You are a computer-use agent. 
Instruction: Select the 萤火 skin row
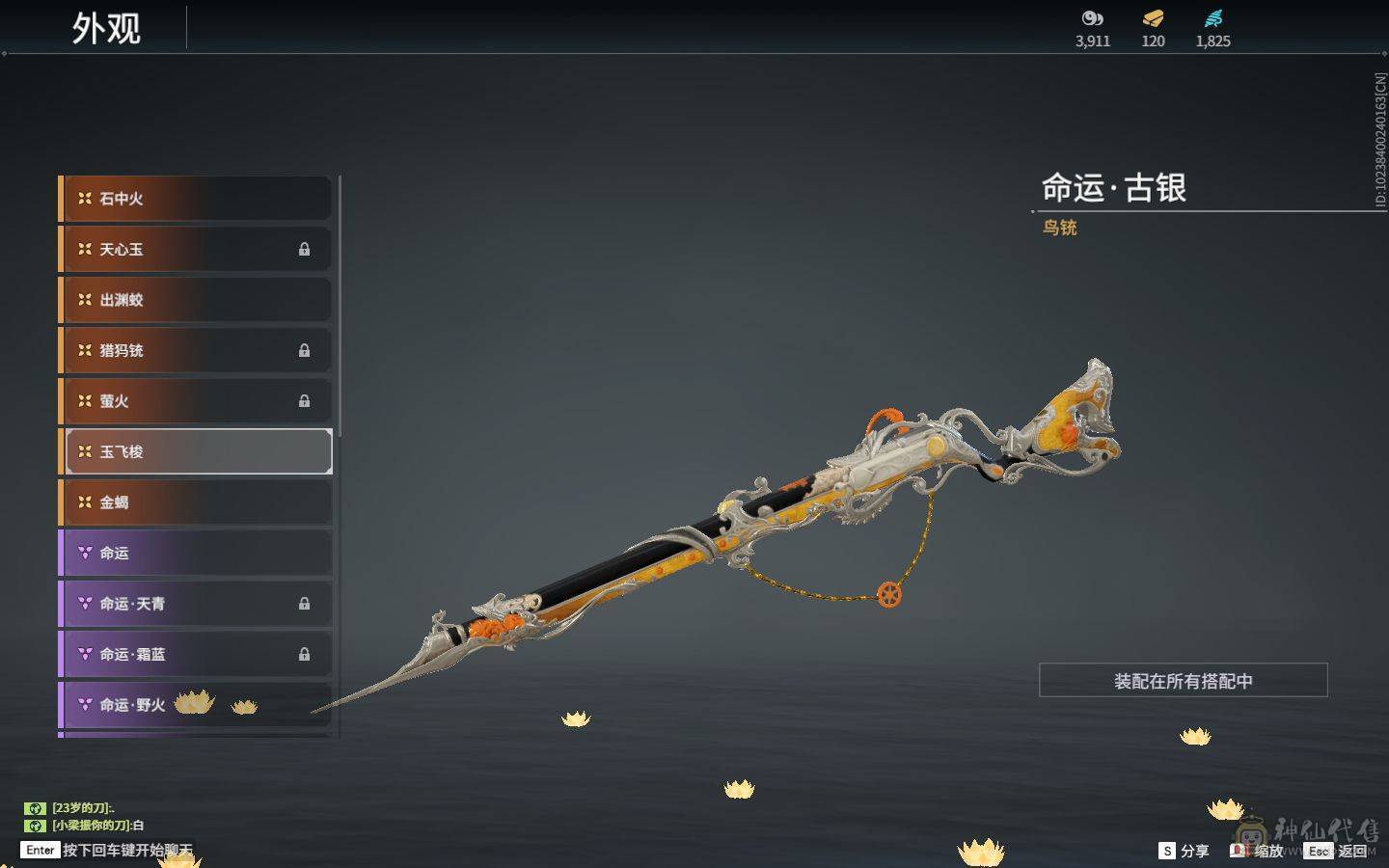(197, 401)
